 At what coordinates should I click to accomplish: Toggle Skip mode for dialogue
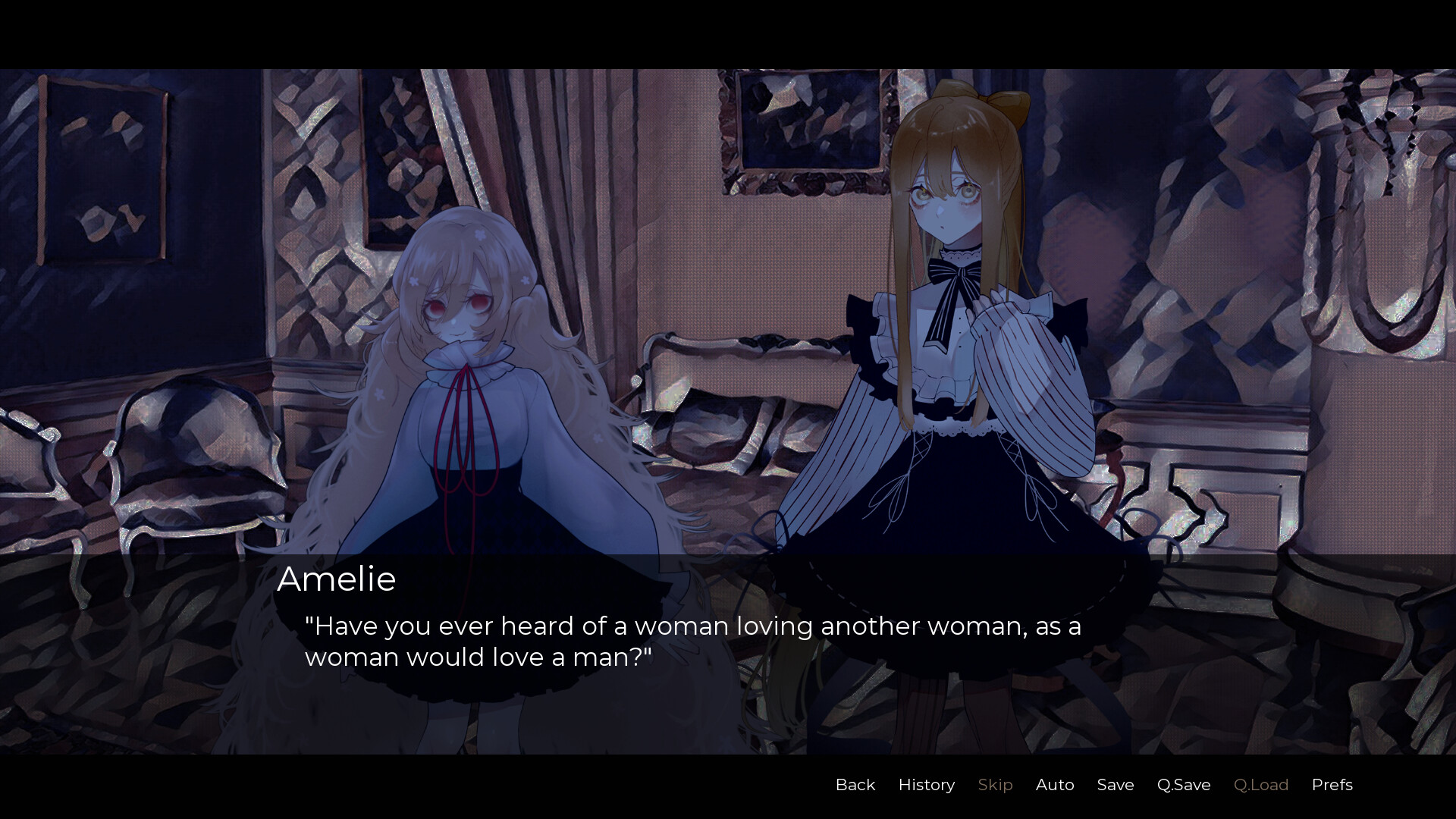coord(995,785)
